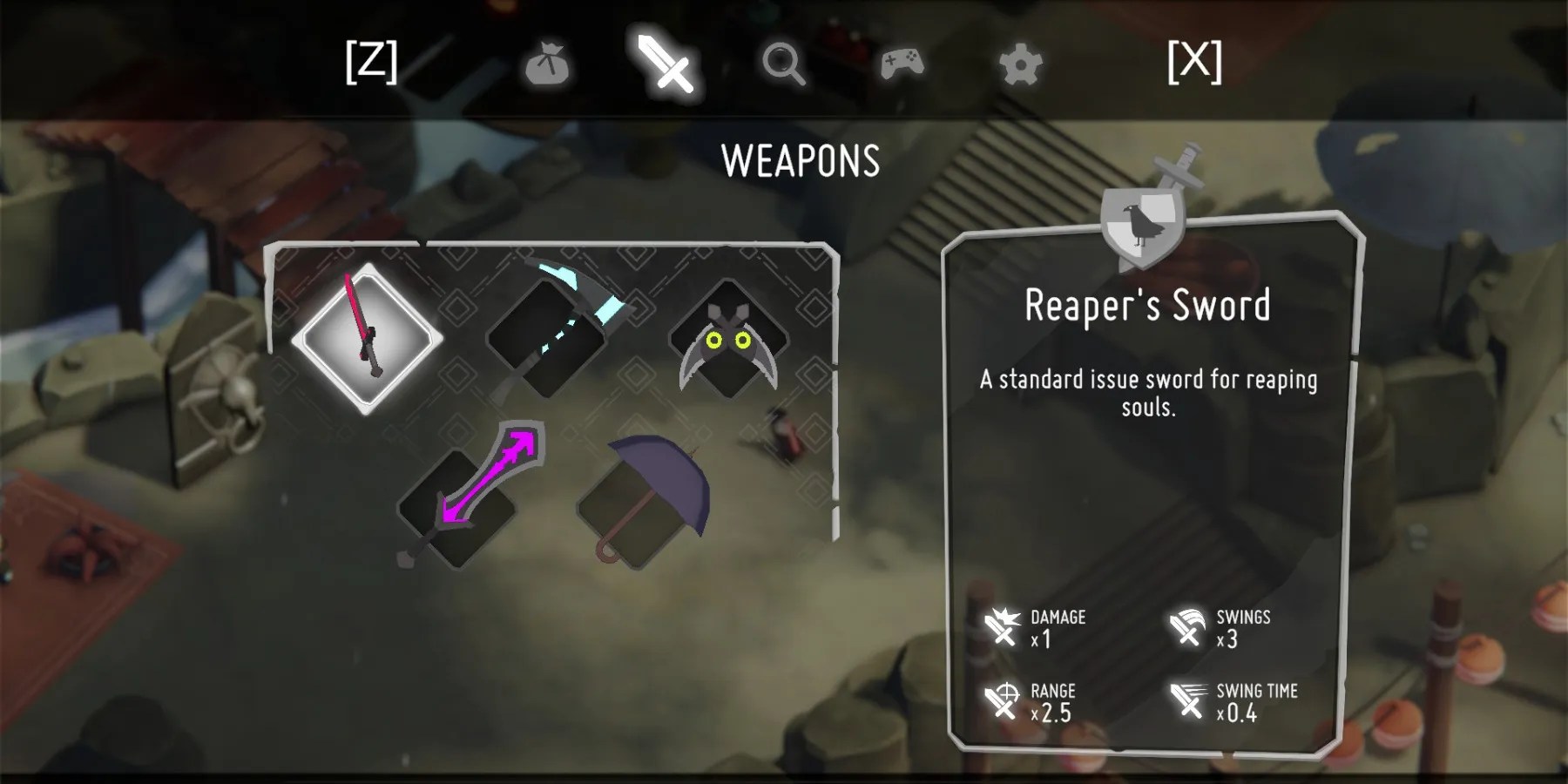Open the inventory bag tab
1568x784 pixels.
coord(549,64)
